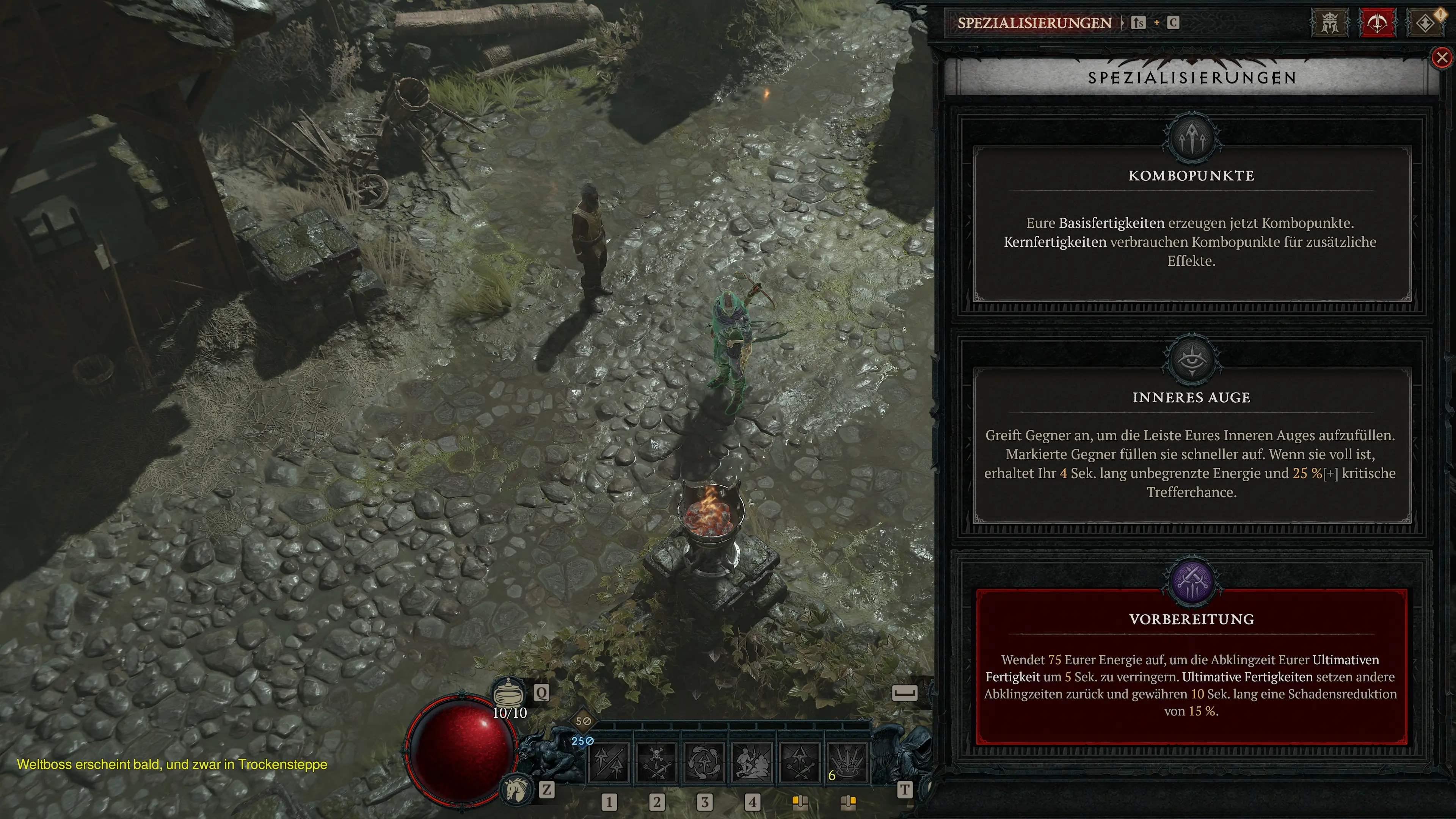1456x819 pixels.
Task: Switch to the crowned helmet character tab
Action: [1329, 23]
